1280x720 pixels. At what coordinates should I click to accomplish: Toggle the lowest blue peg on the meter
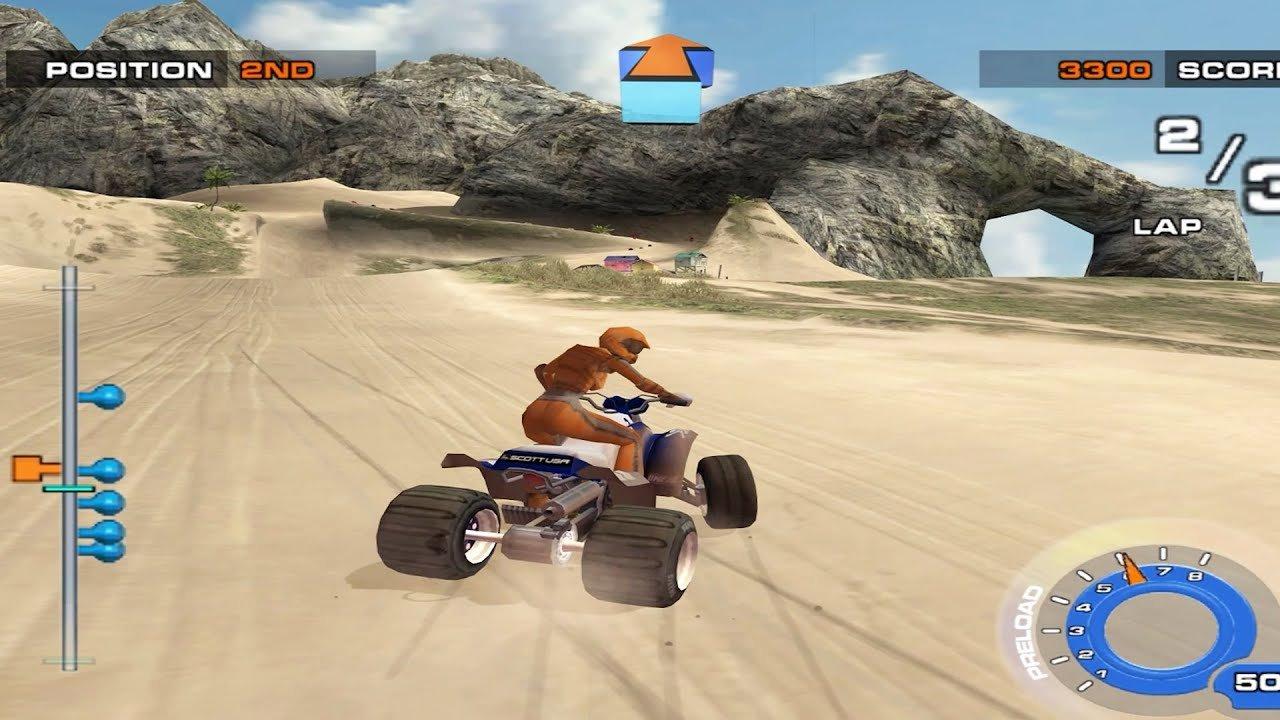pyautogui.click(x=111, y=549)
